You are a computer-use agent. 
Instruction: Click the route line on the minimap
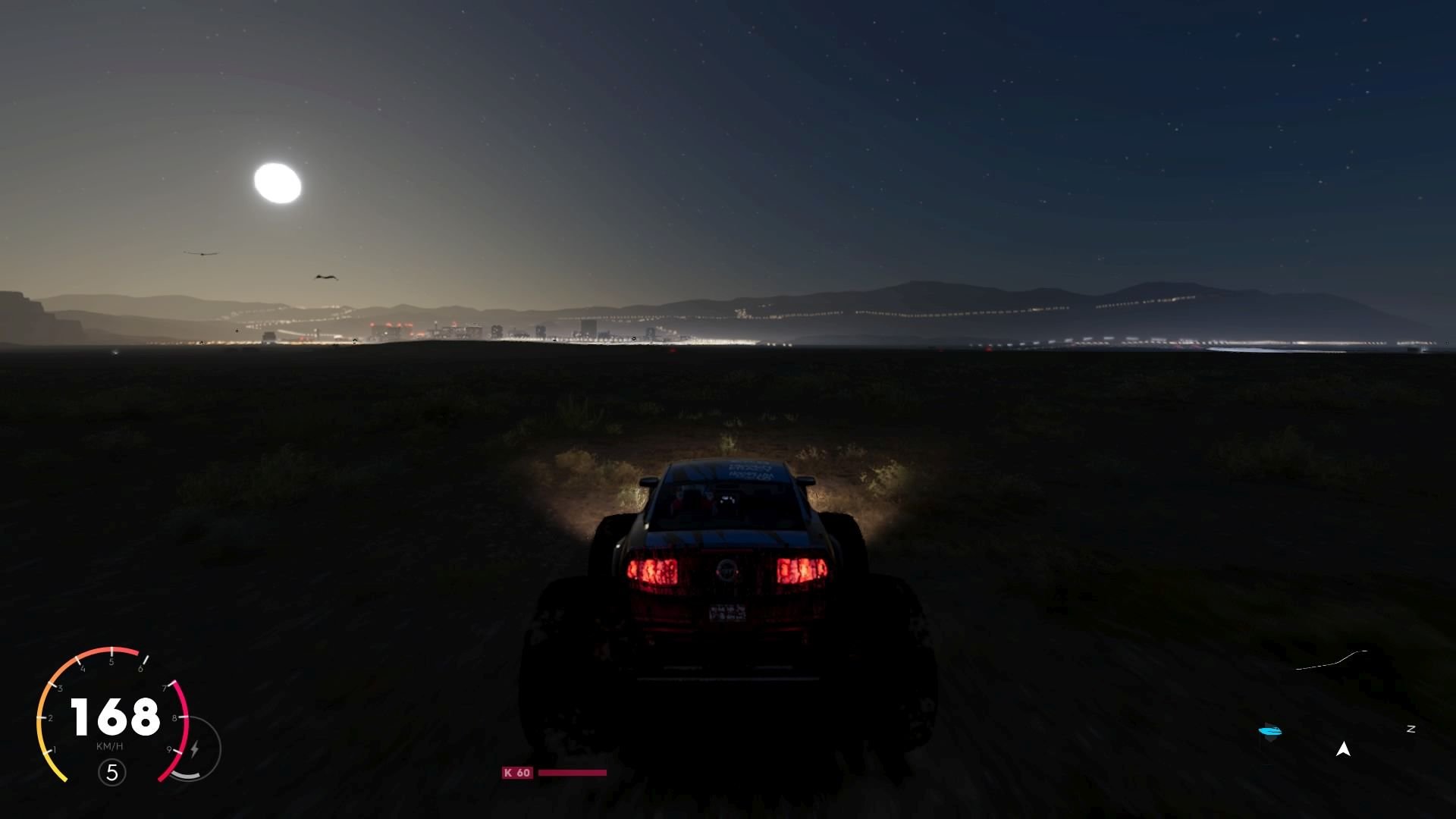[1341, 659]
